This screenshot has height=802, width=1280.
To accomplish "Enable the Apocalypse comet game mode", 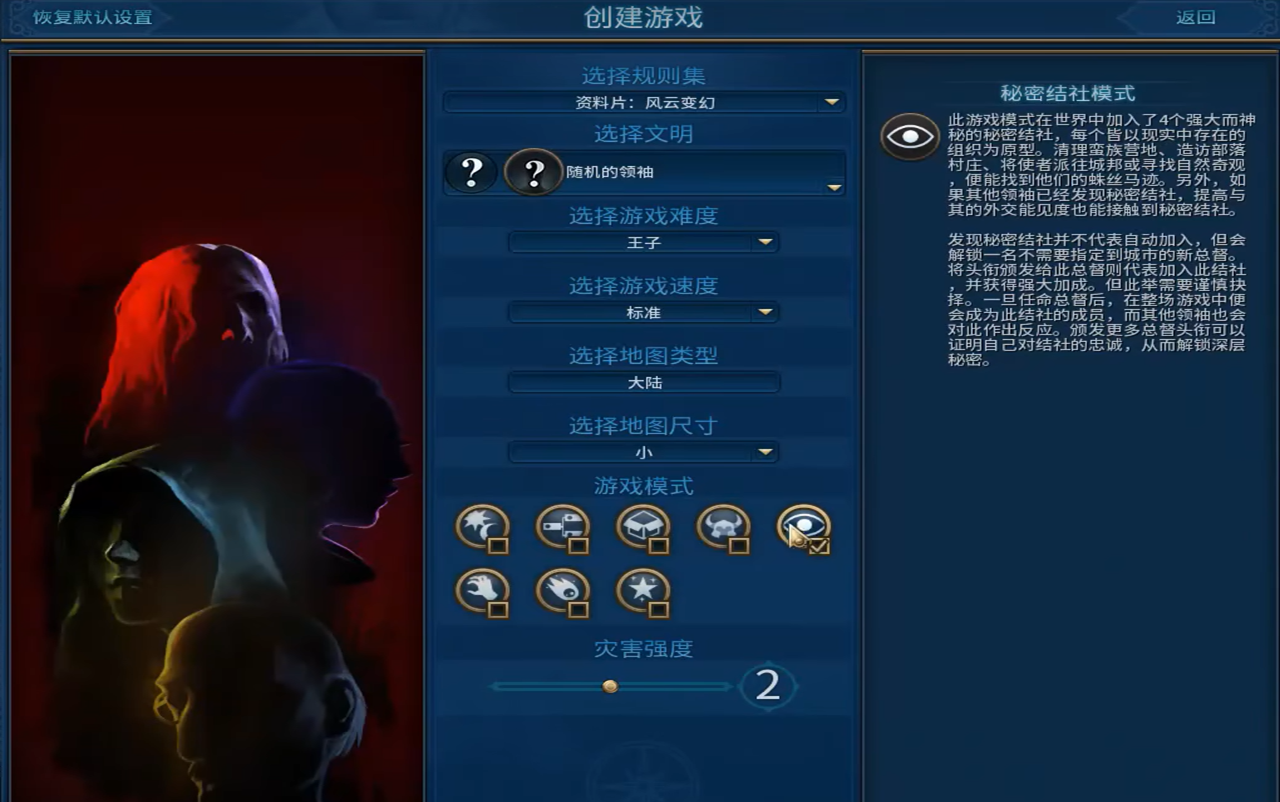I will (562, 590).
